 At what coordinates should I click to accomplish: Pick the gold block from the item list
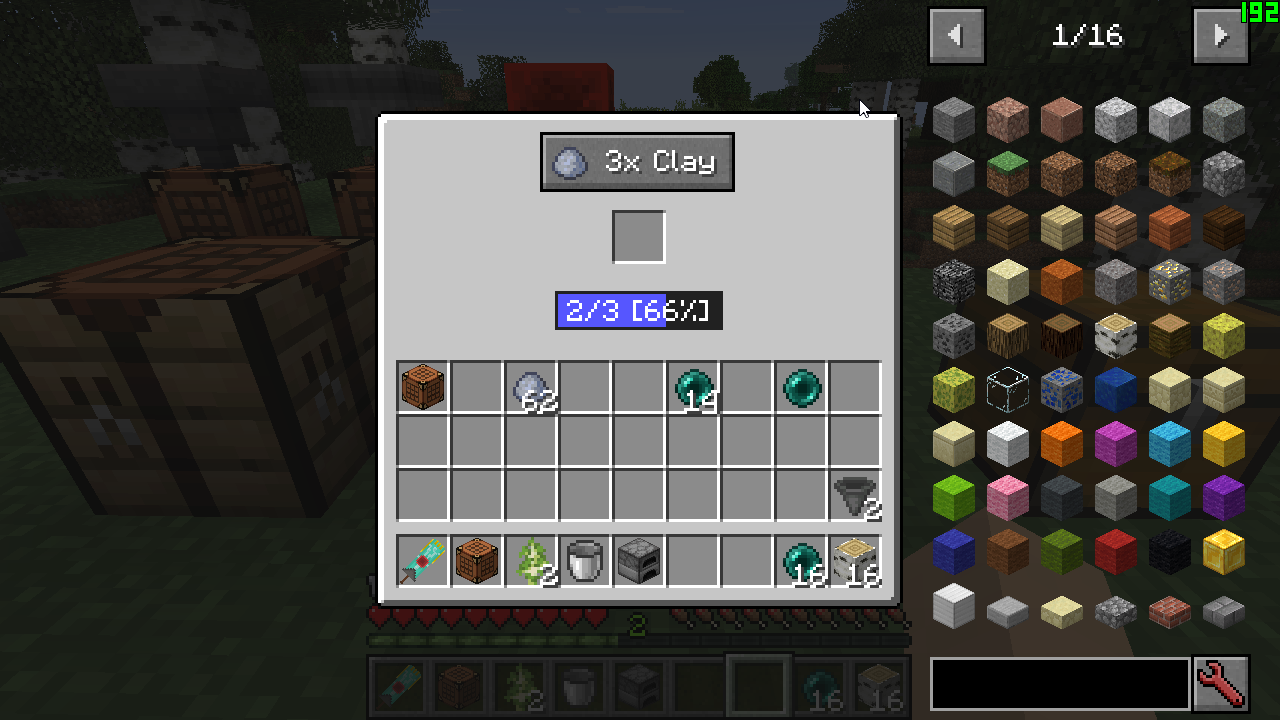1223,552
